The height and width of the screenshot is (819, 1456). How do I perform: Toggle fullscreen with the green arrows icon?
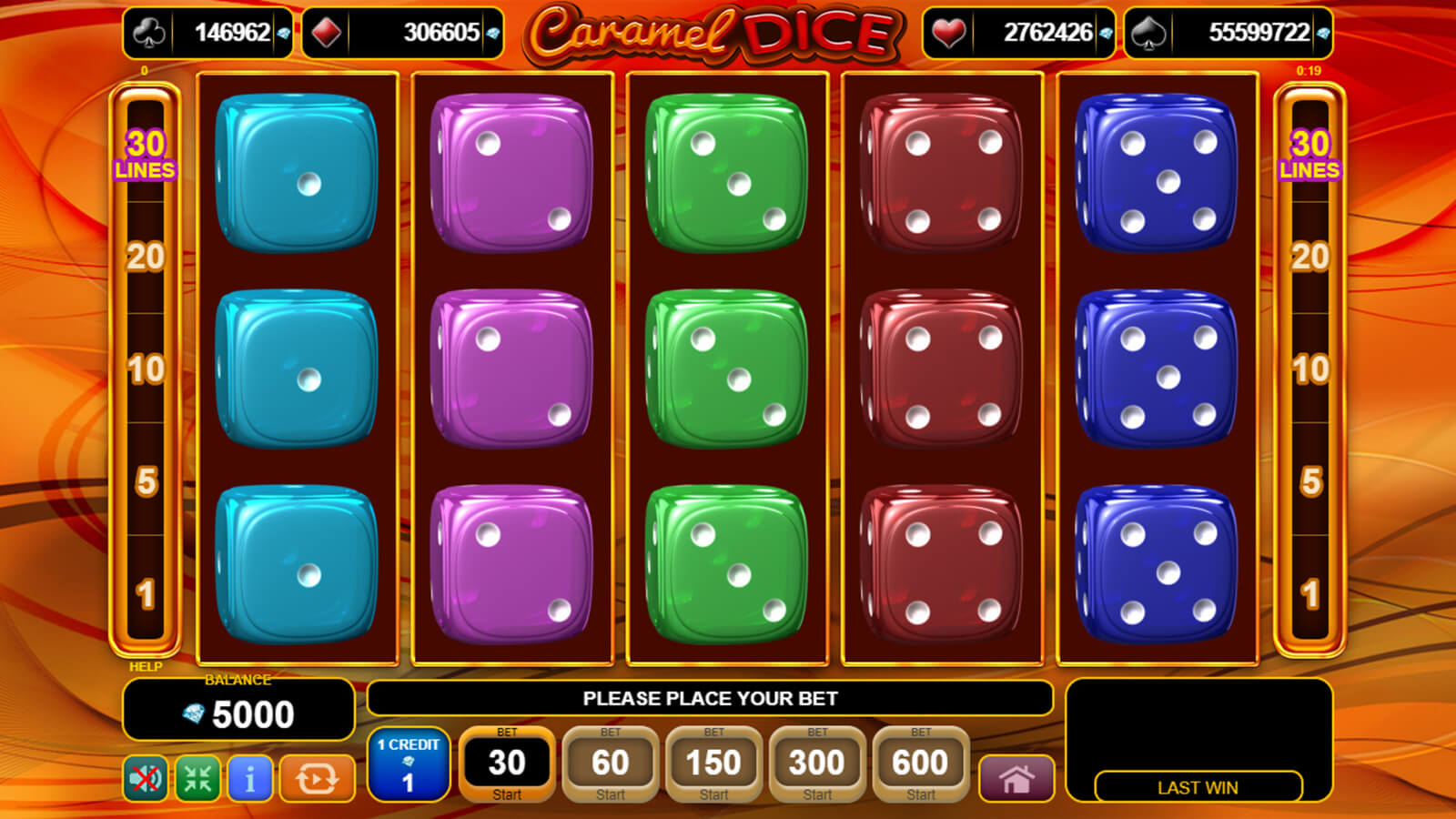click(x=197, y=778)
